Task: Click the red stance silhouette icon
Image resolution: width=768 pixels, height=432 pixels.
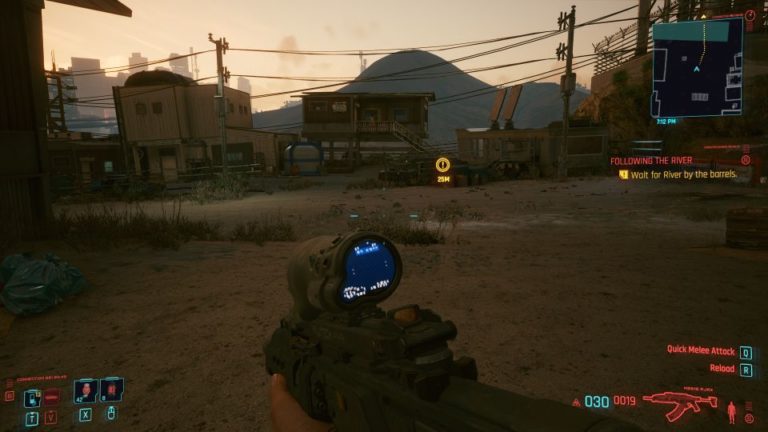Action: click(x=732, y=410)
